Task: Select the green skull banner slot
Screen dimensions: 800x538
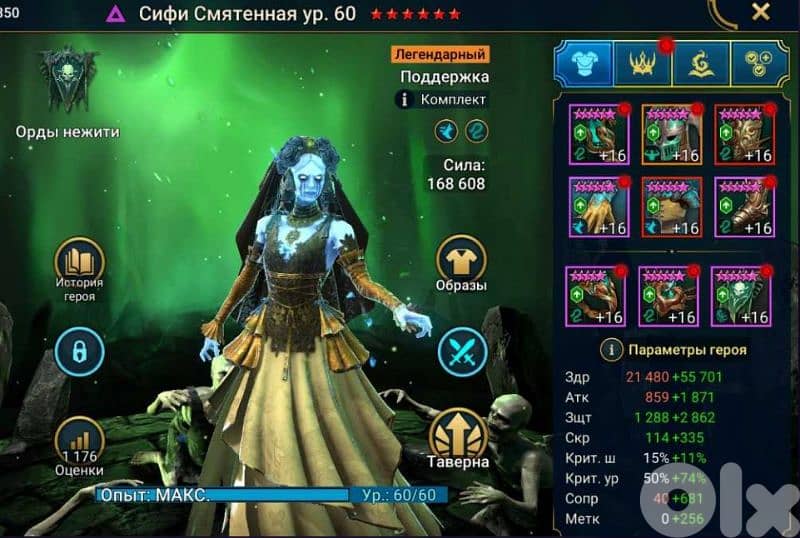Action: pos(741,296)
